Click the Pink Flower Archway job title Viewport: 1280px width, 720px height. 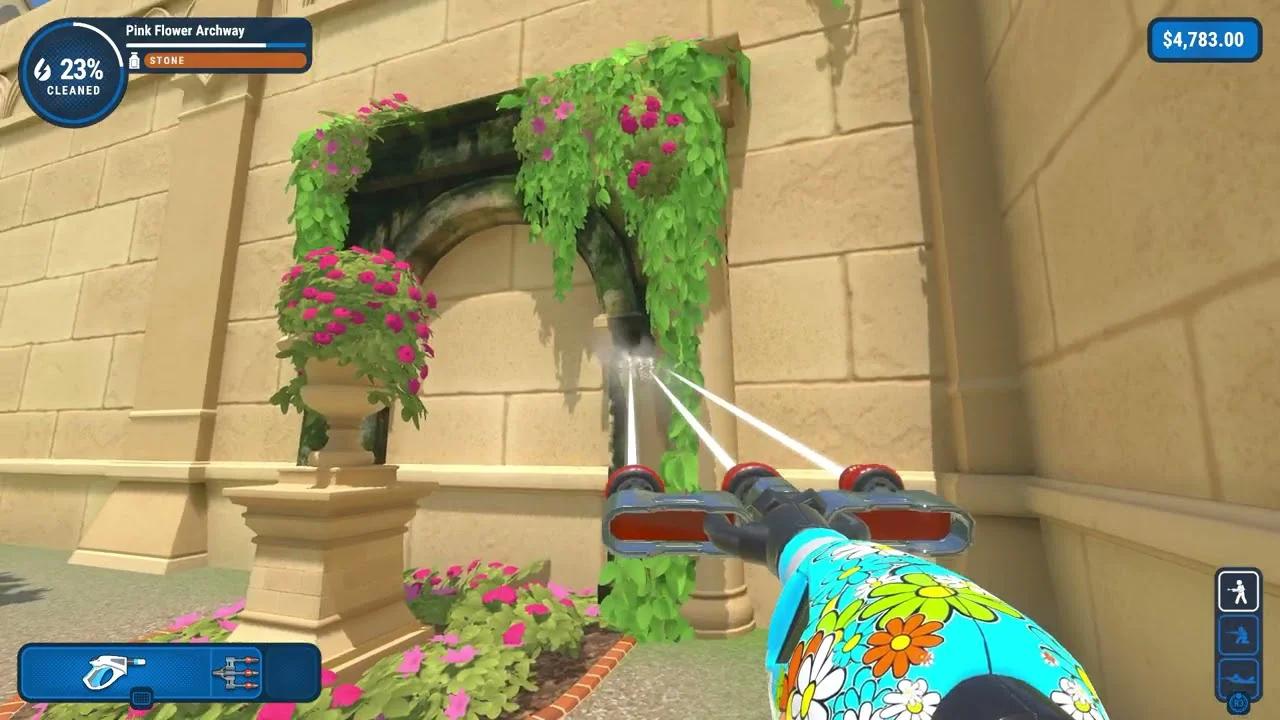[x=183, y=31]
